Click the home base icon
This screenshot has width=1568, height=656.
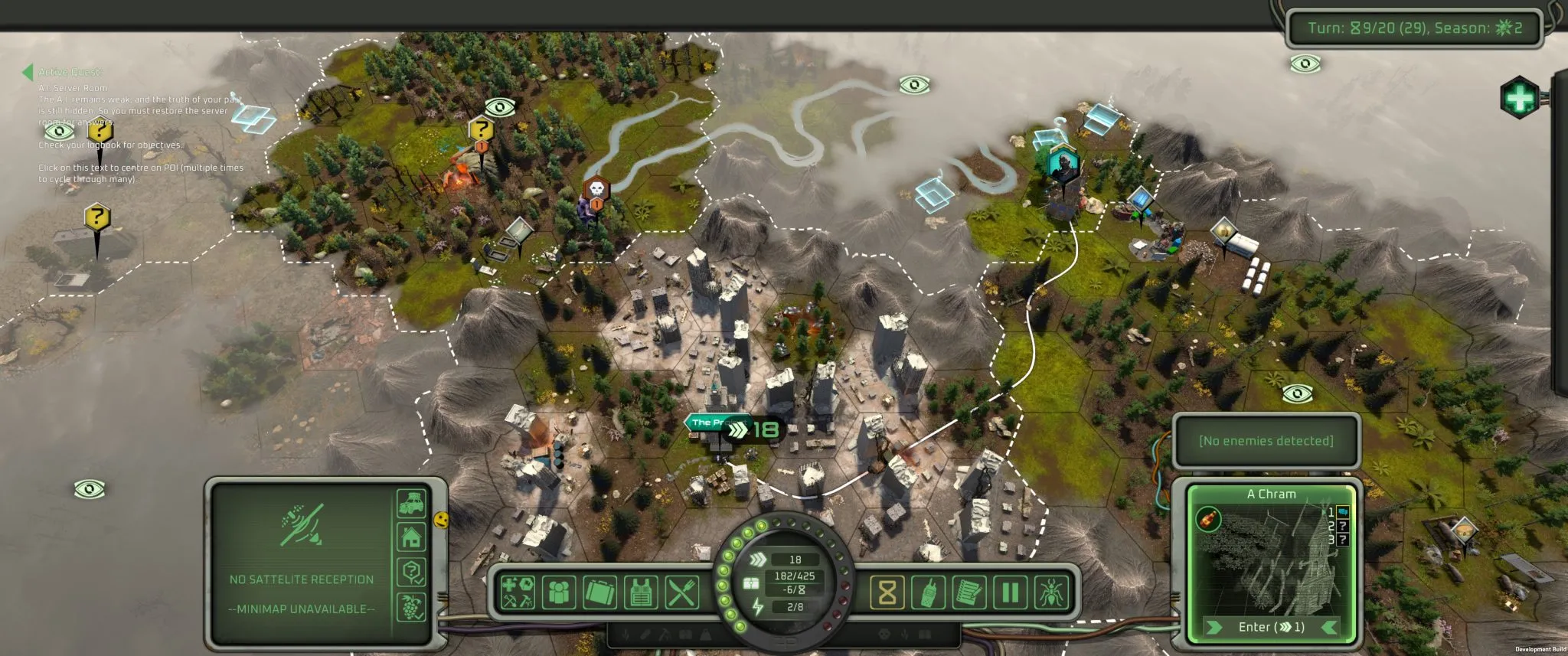click(x=411, y=537)
